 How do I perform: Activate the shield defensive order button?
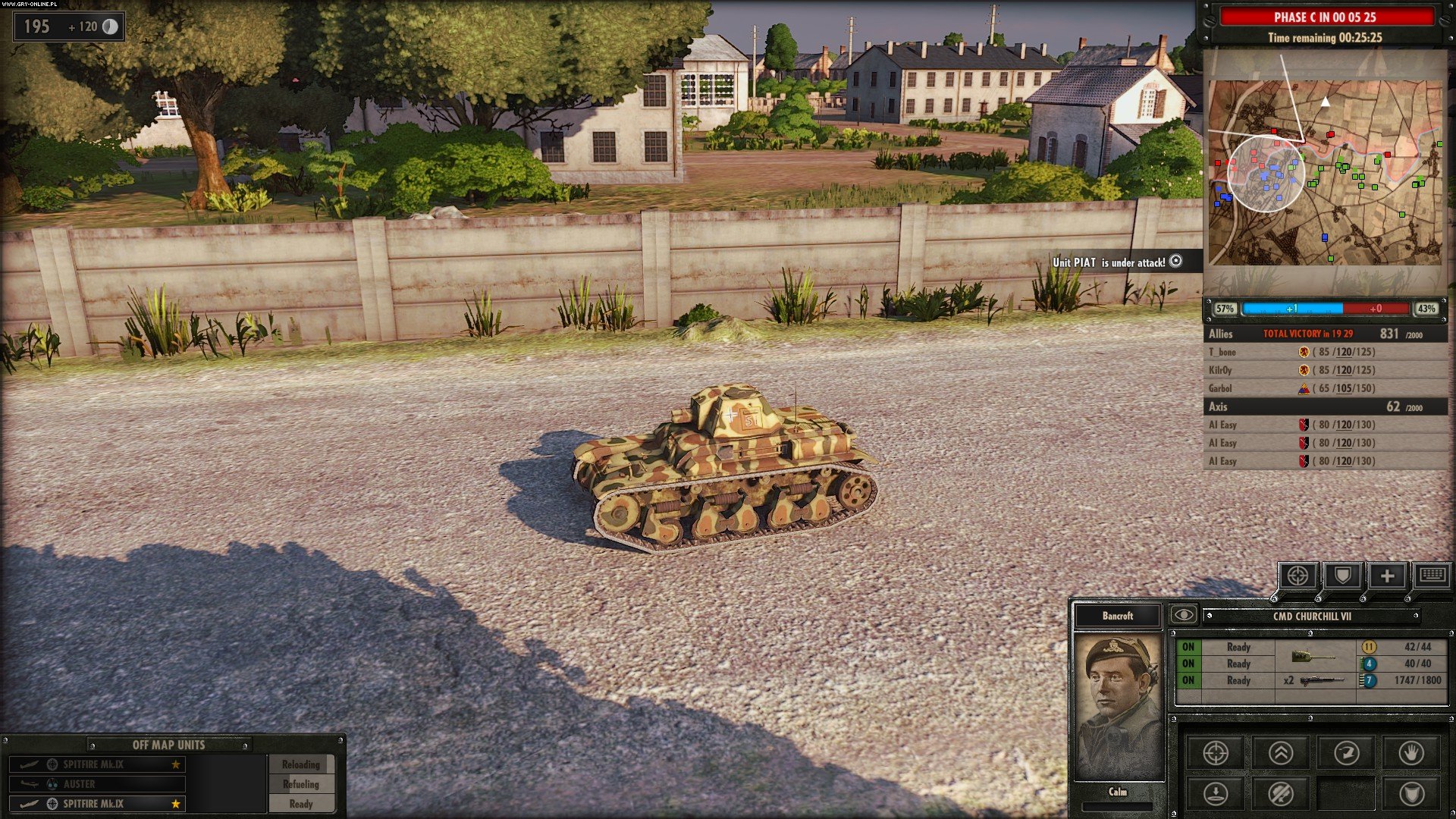[x=1411, y=794]
